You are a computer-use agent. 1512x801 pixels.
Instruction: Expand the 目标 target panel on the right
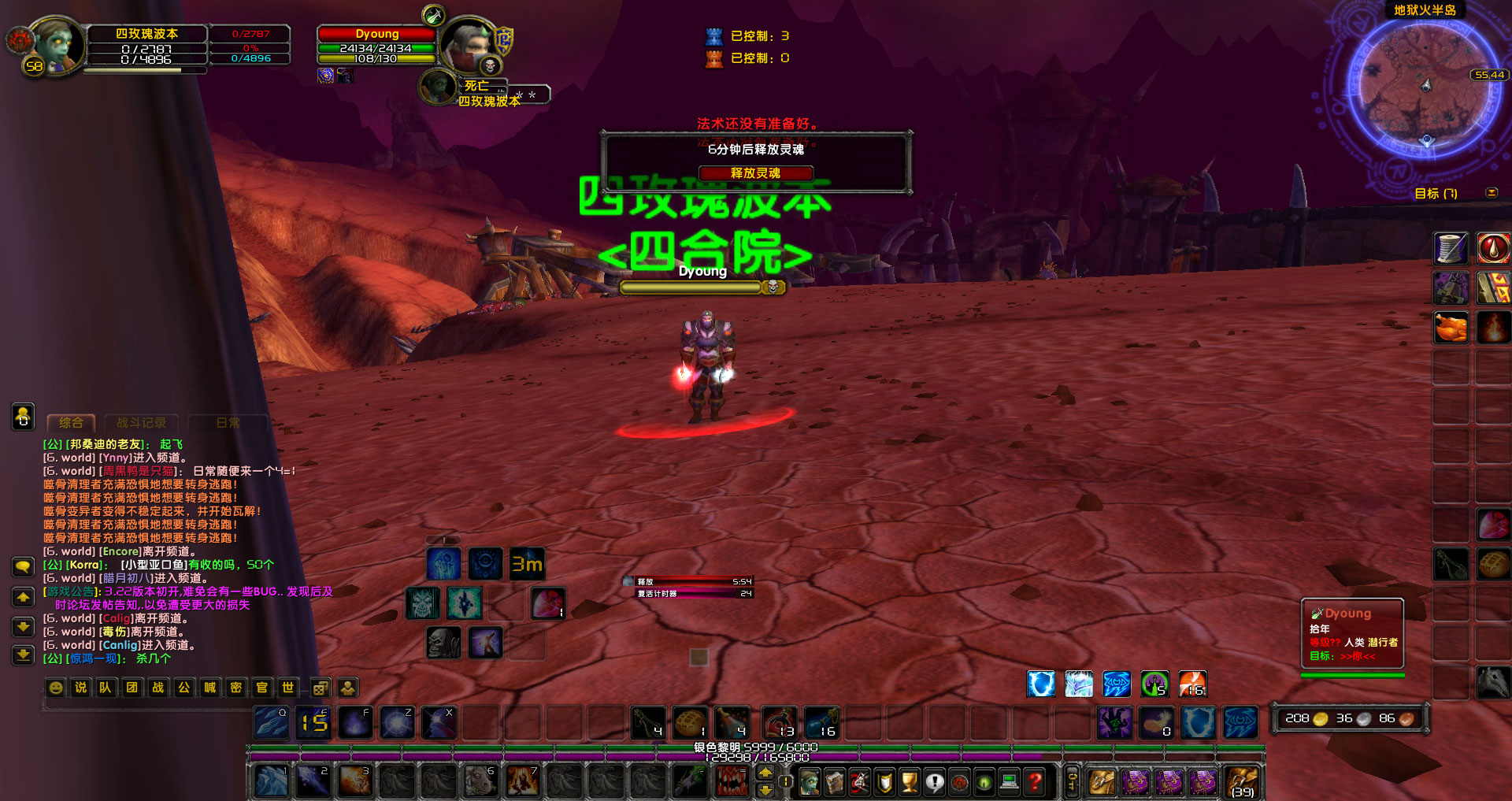(1492, 193)
